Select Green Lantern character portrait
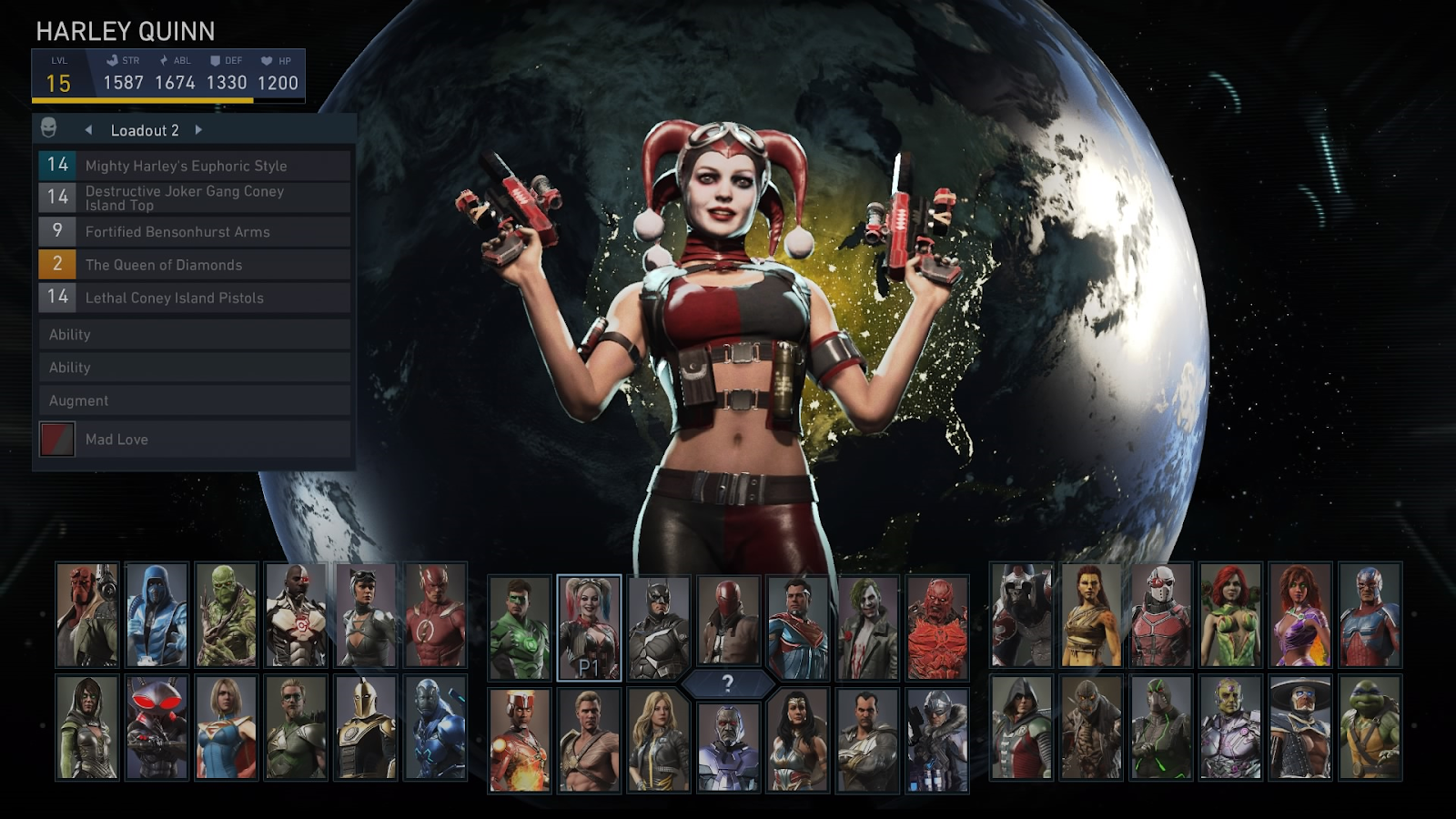1456x819 pixels. (519, 628)
